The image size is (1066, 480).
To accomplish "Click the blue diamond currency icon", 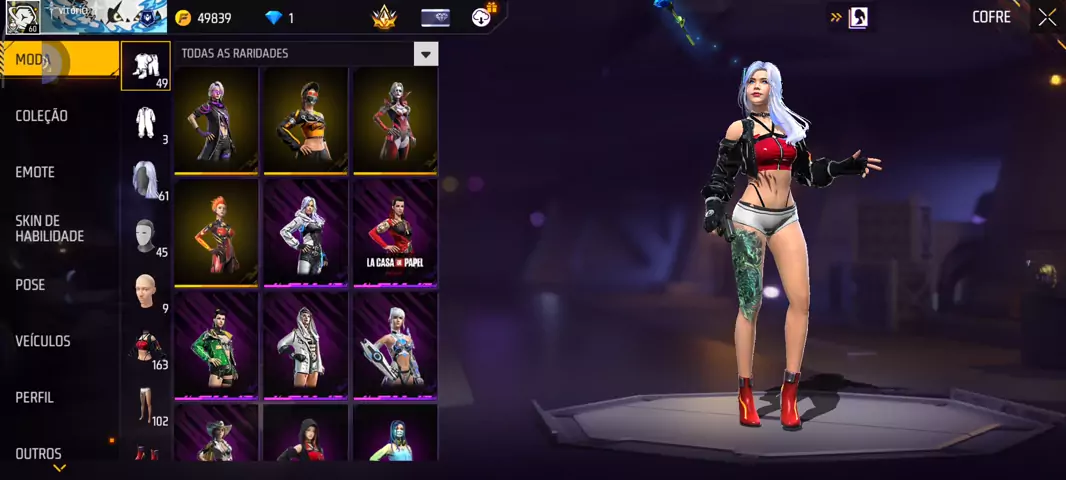I will click(x=274, y=18).
